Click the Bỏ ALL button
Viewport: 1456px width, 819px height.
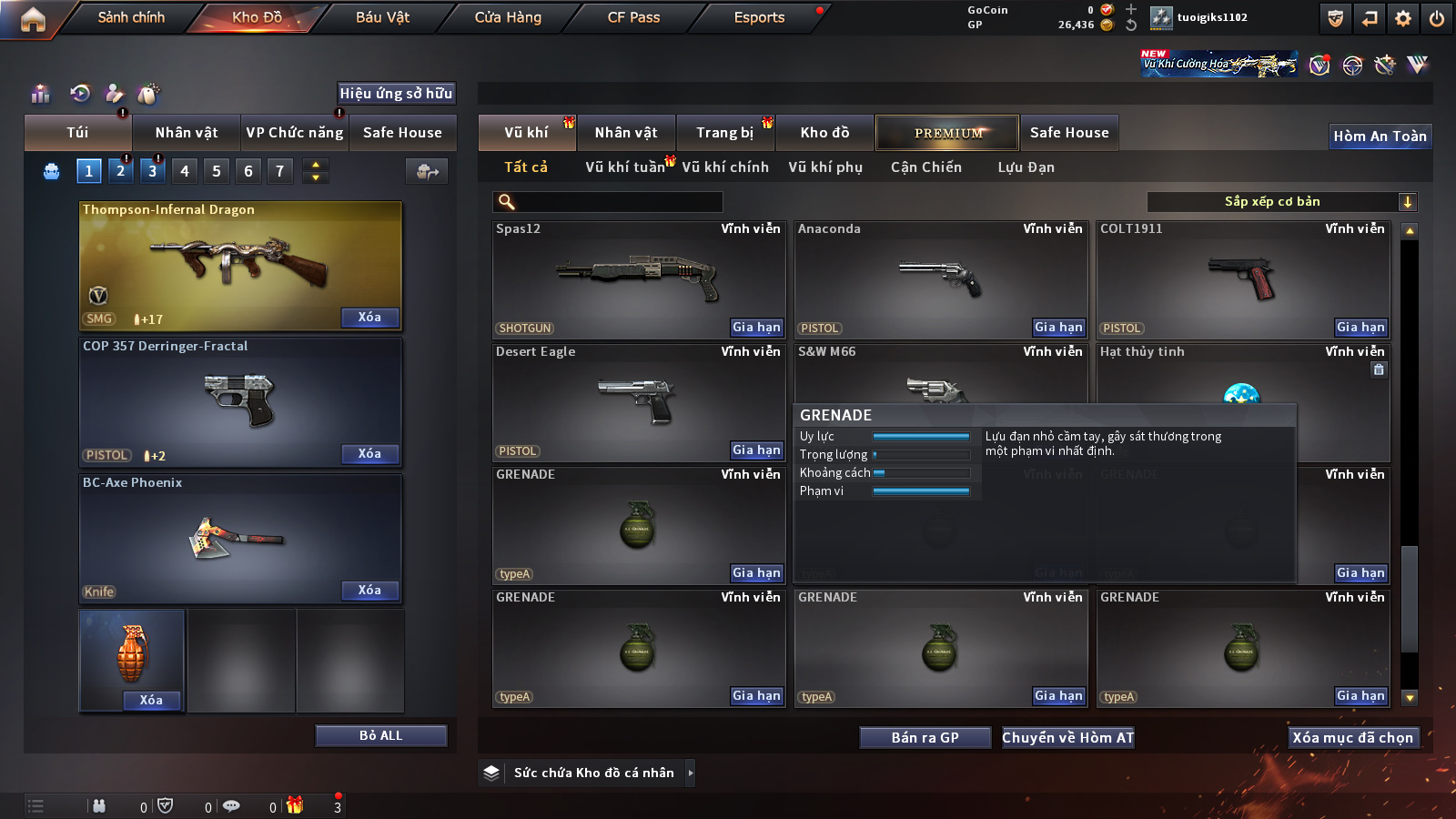[380, 735]
